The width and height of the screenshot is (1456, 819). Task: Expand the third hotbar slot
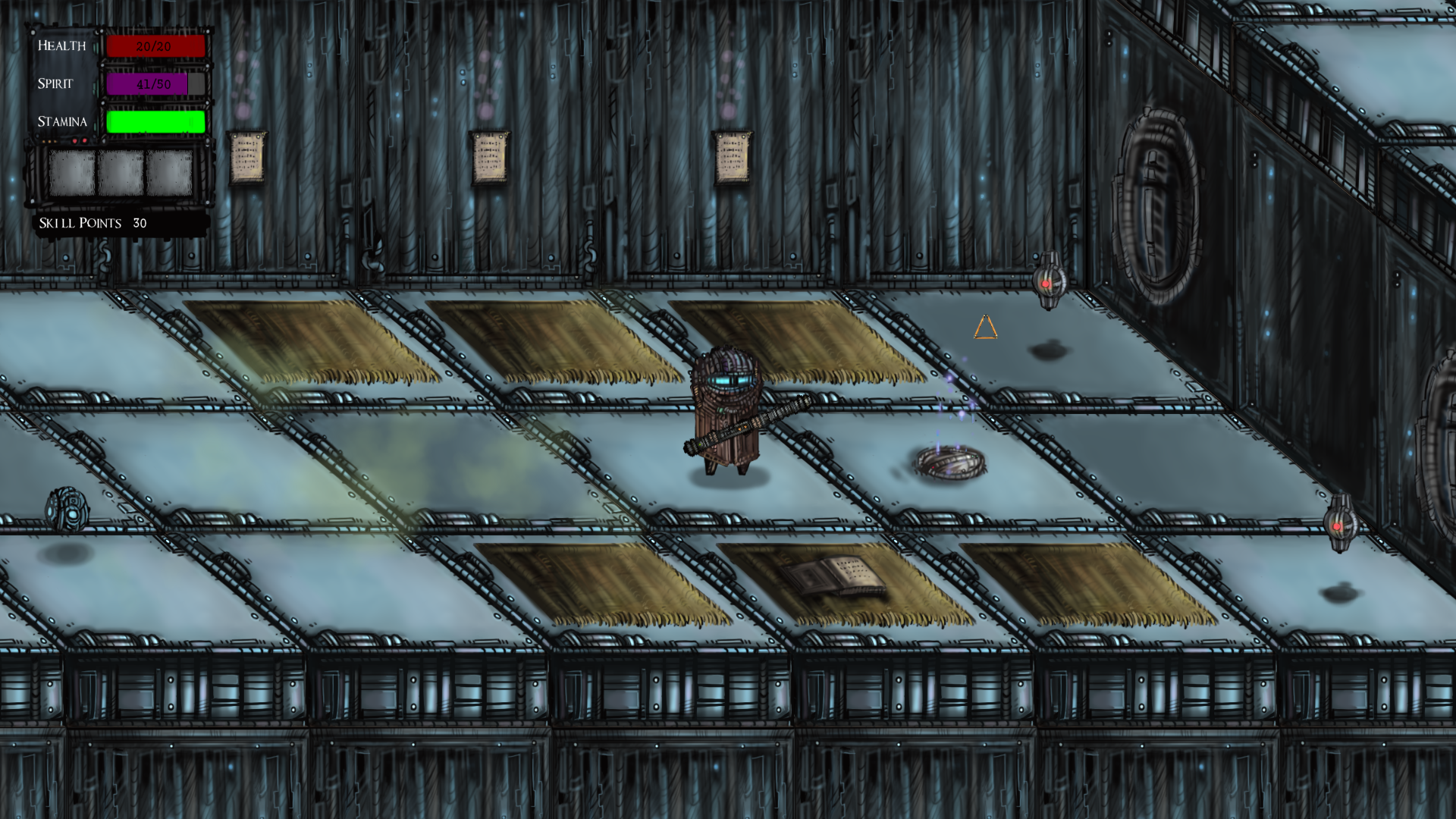coord(170,172)
